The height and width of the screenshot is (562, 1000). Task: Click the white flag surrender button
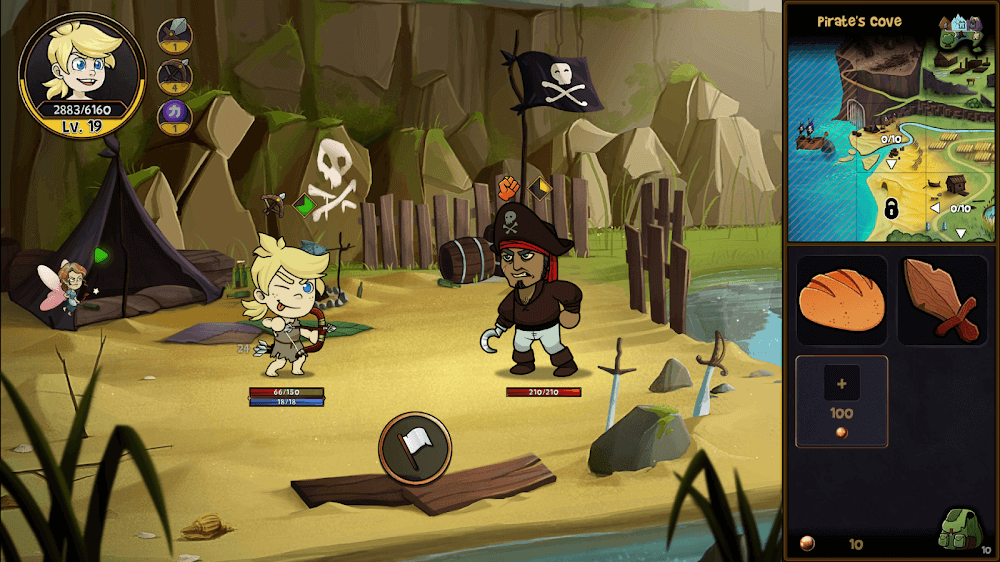coord(415,449)
